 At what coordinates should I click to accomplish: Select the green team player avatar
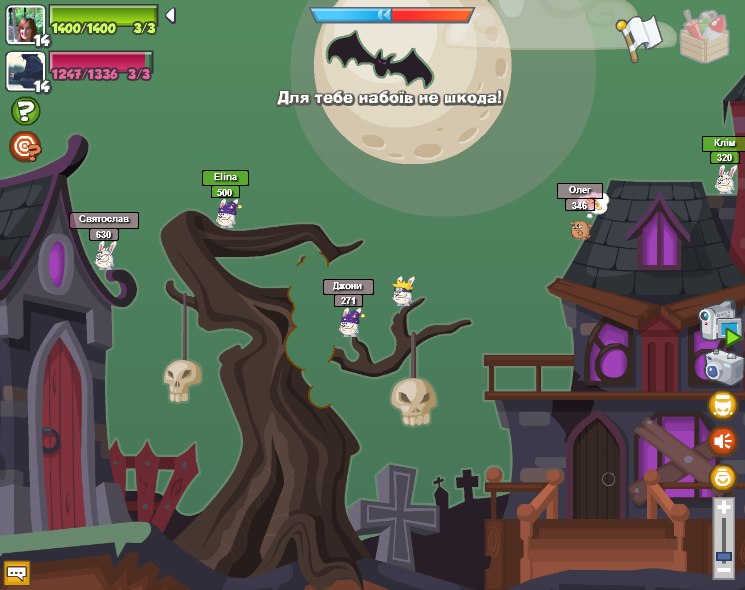(x=26, y=24)
